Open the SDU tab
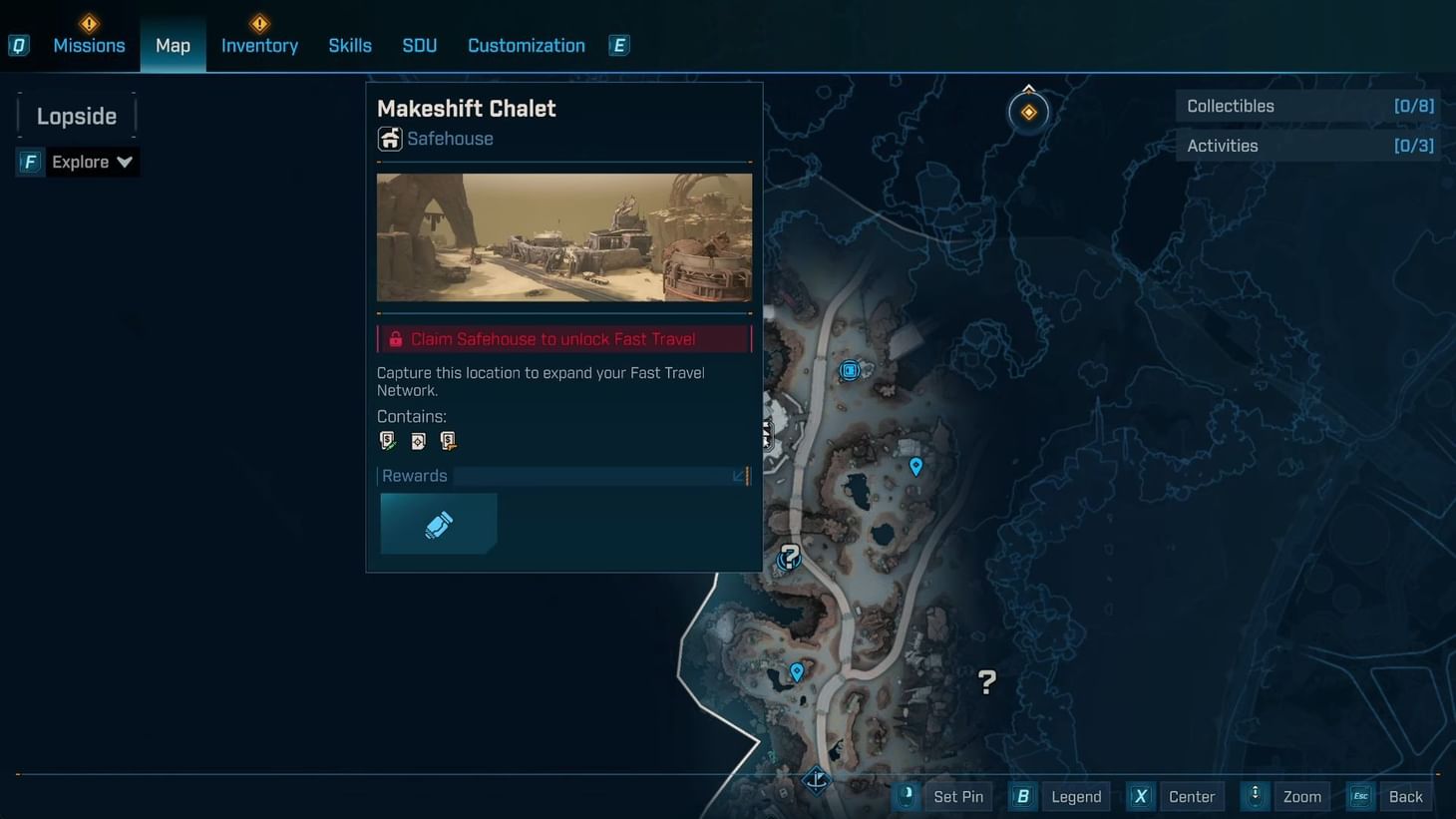1456x819 pixels. click(x=419, y=44)
